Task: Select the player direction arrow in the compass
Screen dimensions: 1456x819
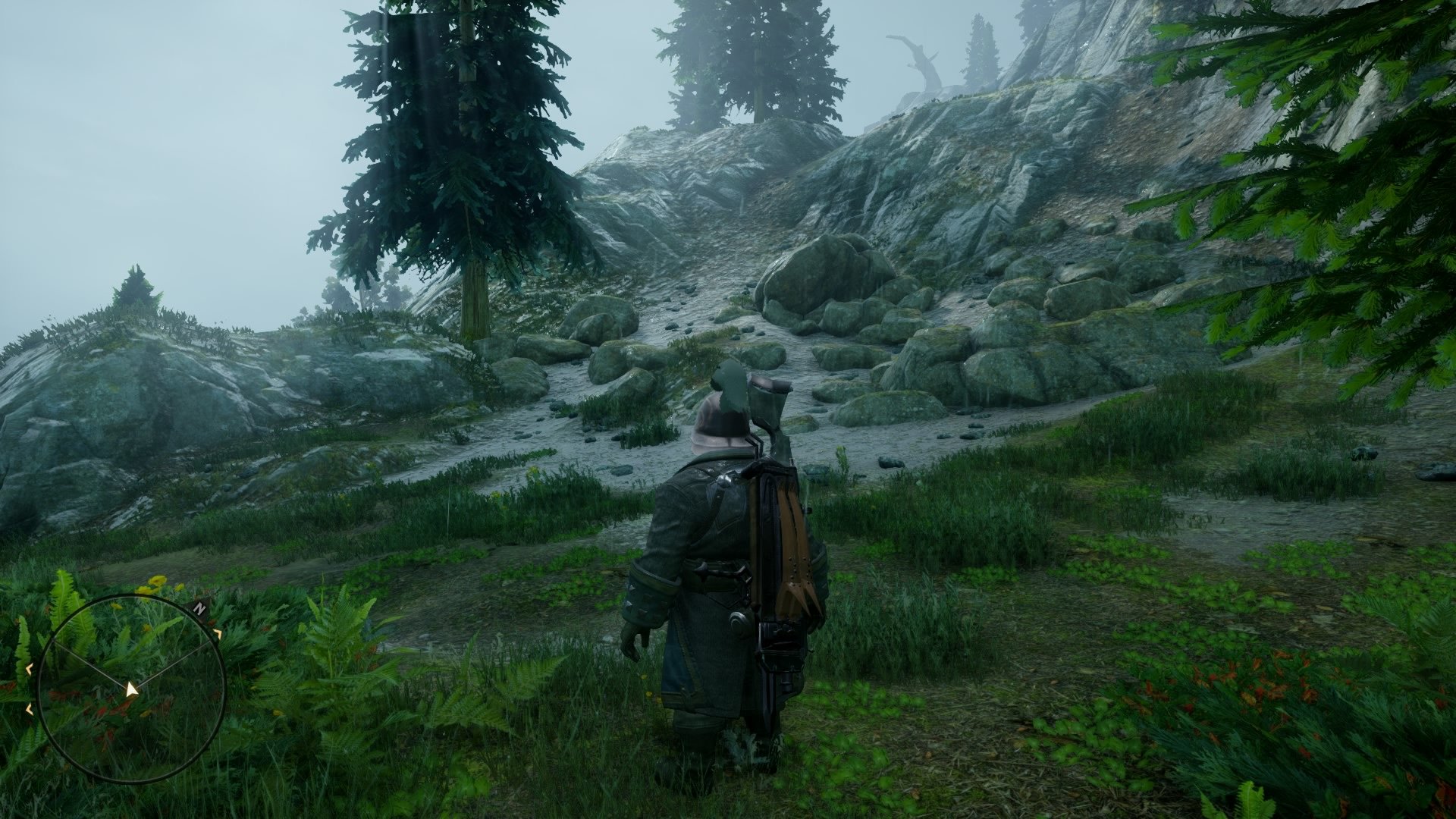Action: click(131, 688)
